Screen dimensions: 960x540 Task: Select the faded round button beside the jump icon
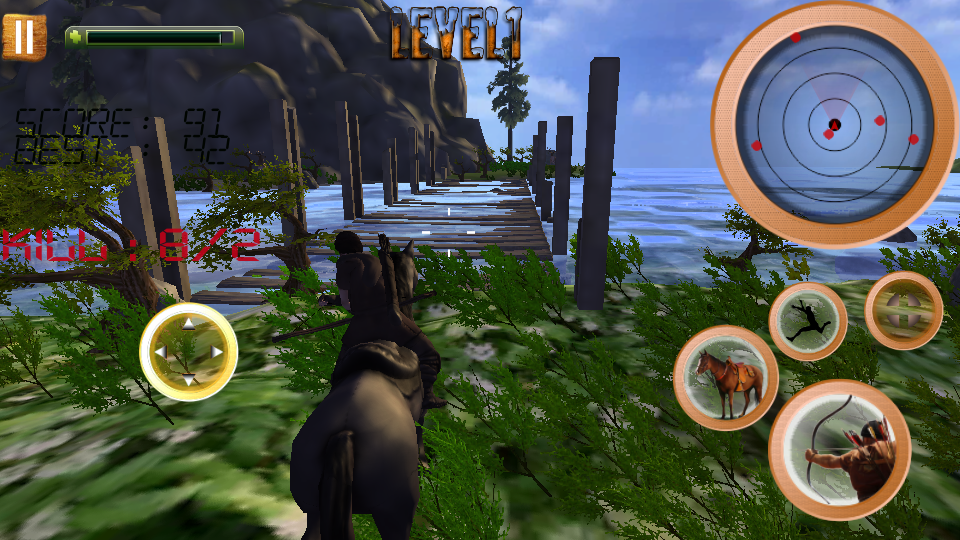tap(903, 310)
